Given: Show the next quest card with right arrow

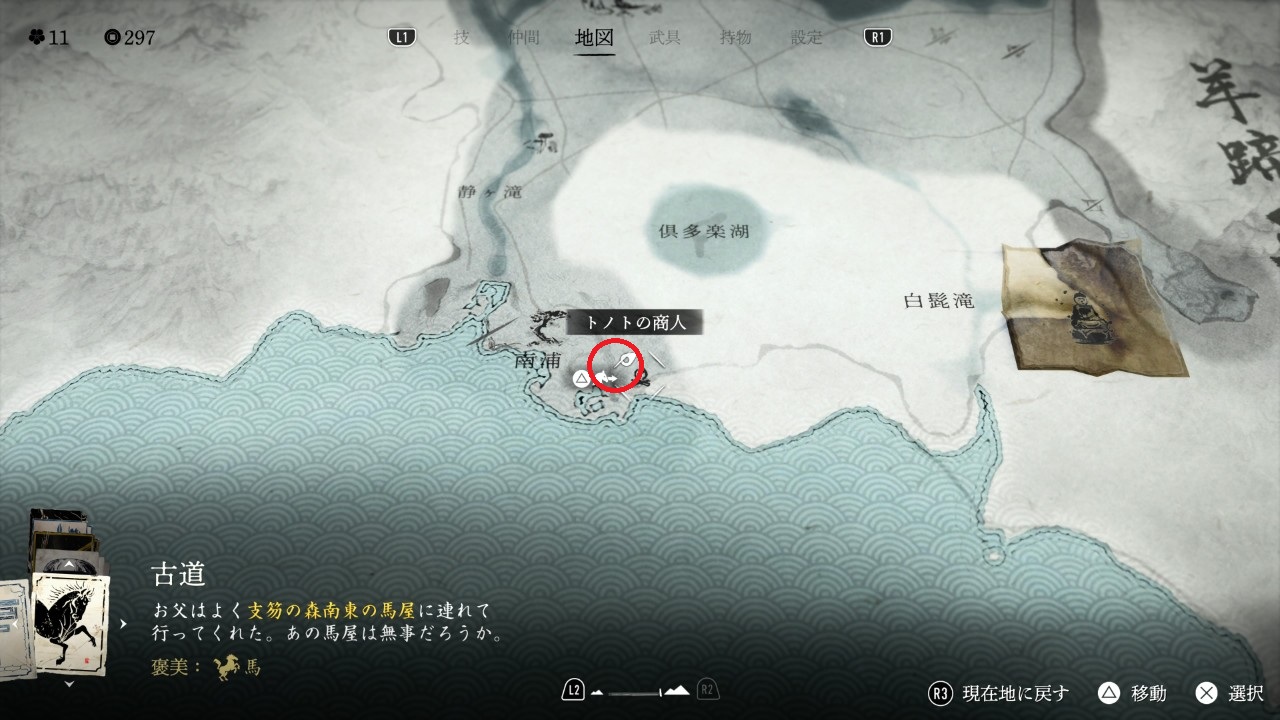Looking at the screenshot, I should tap(124, 623).
